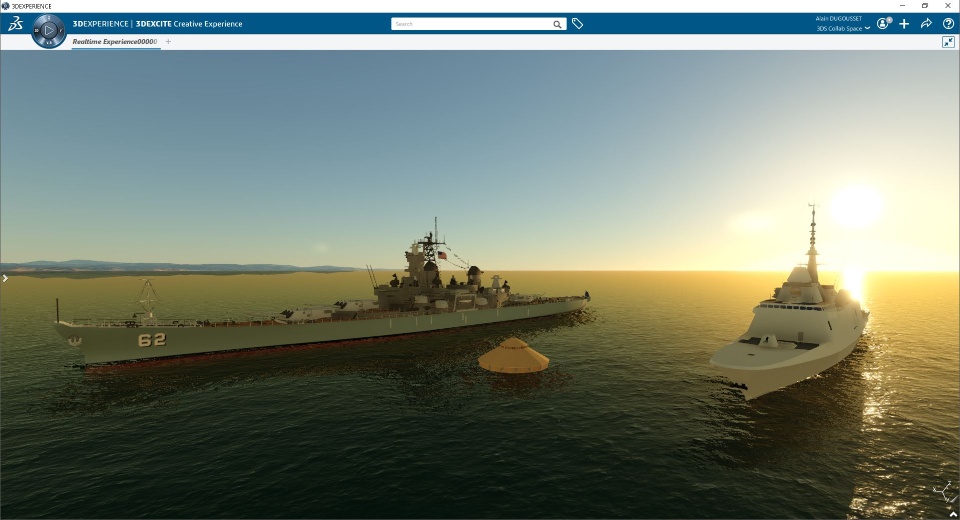
Task: Click the top bar plus Add button
Action: [904, 23]
